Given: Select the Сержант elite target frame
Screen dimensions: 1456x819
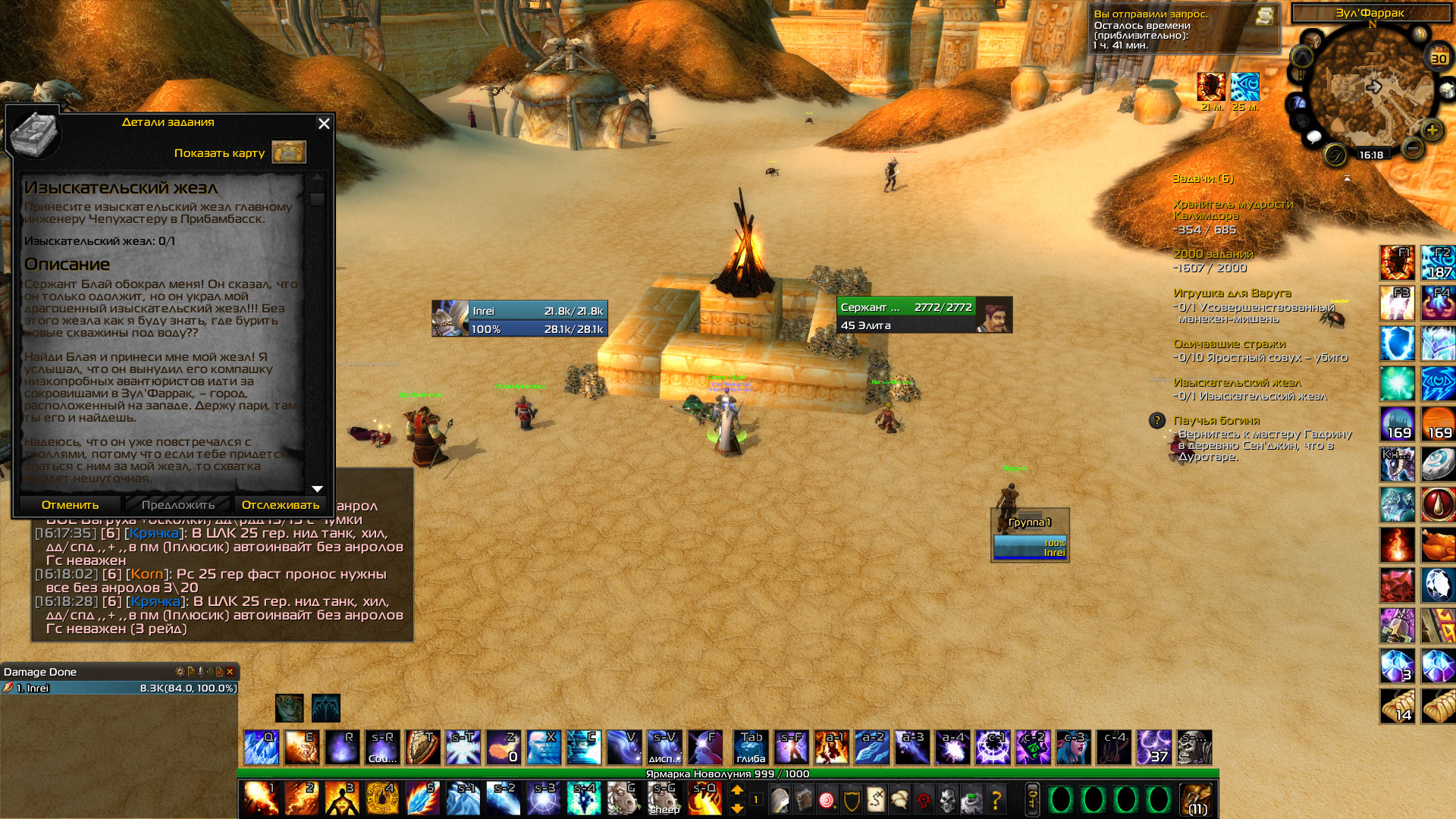Looking at the screenshot, I should point(924,315).
